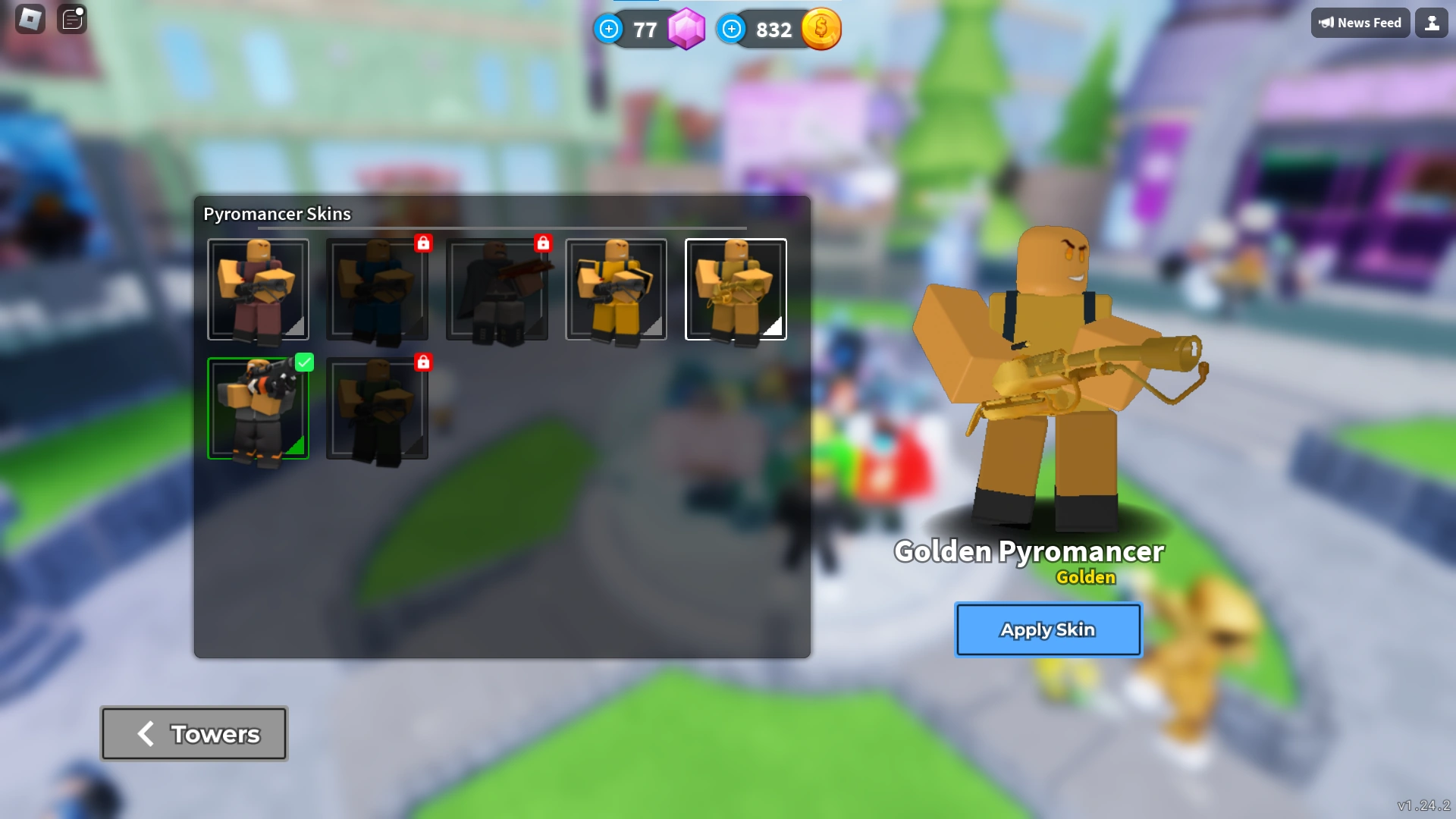Select the default red Pyromancer skin thumbnail
This screenshot has width=1456, height=819.
pyautogui.click(x=259, y=290)
